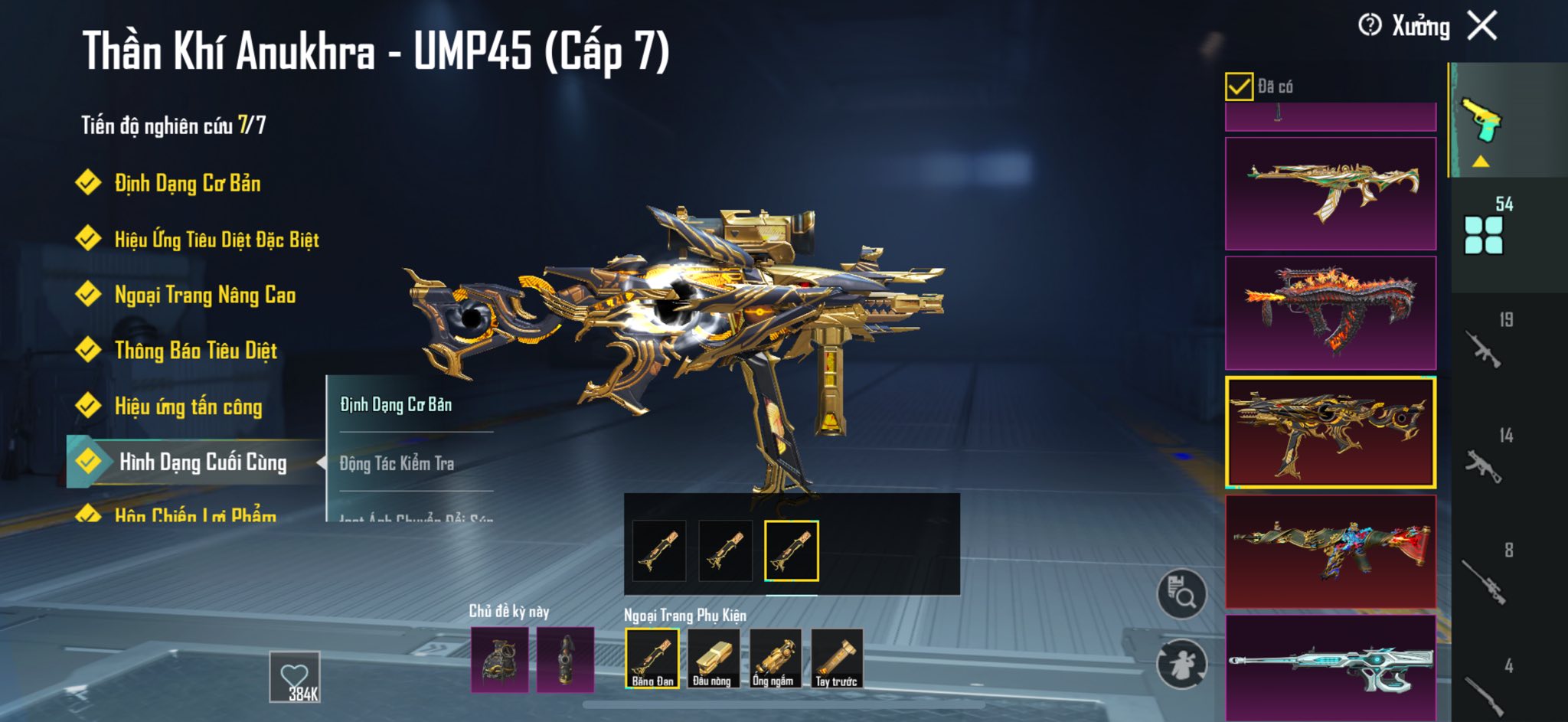
Task: Open the grenade theme item thumbnail
Action: tap(499, 659)
